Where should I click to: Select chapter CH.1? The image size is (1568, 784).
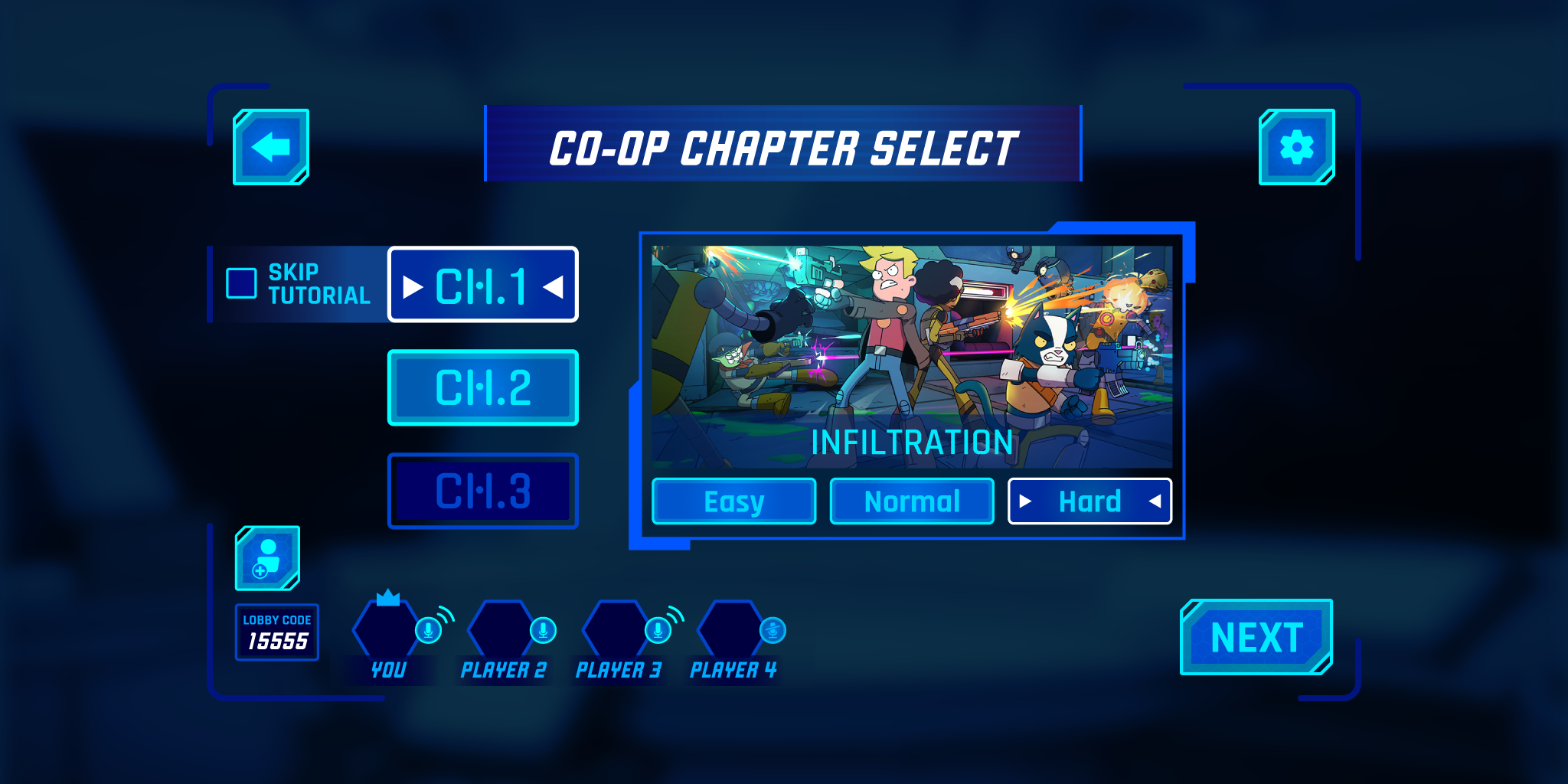[x=483, y=285]
